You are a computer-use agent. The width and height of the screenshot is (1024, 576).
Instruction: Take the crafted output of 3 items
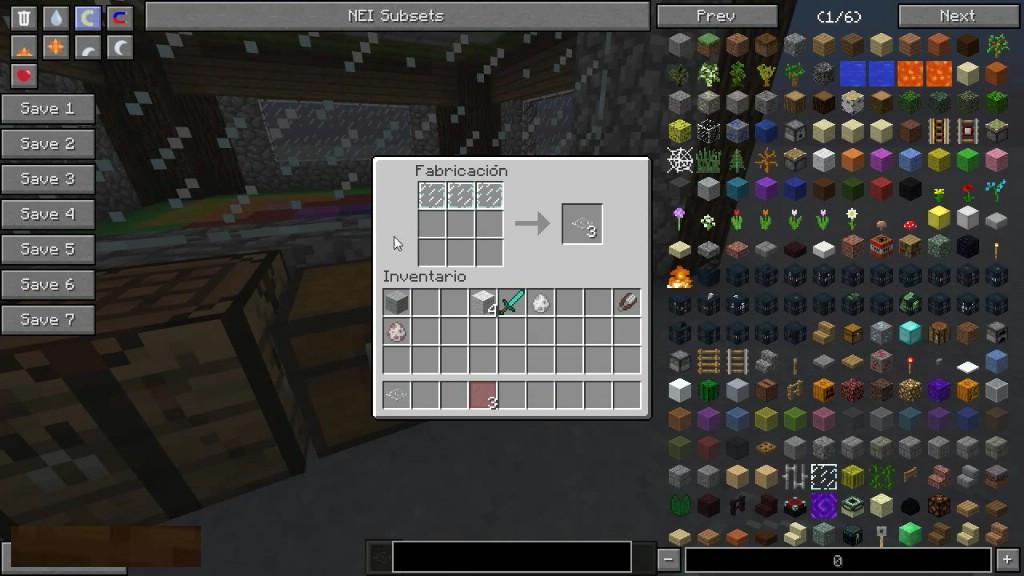[582, 224]
